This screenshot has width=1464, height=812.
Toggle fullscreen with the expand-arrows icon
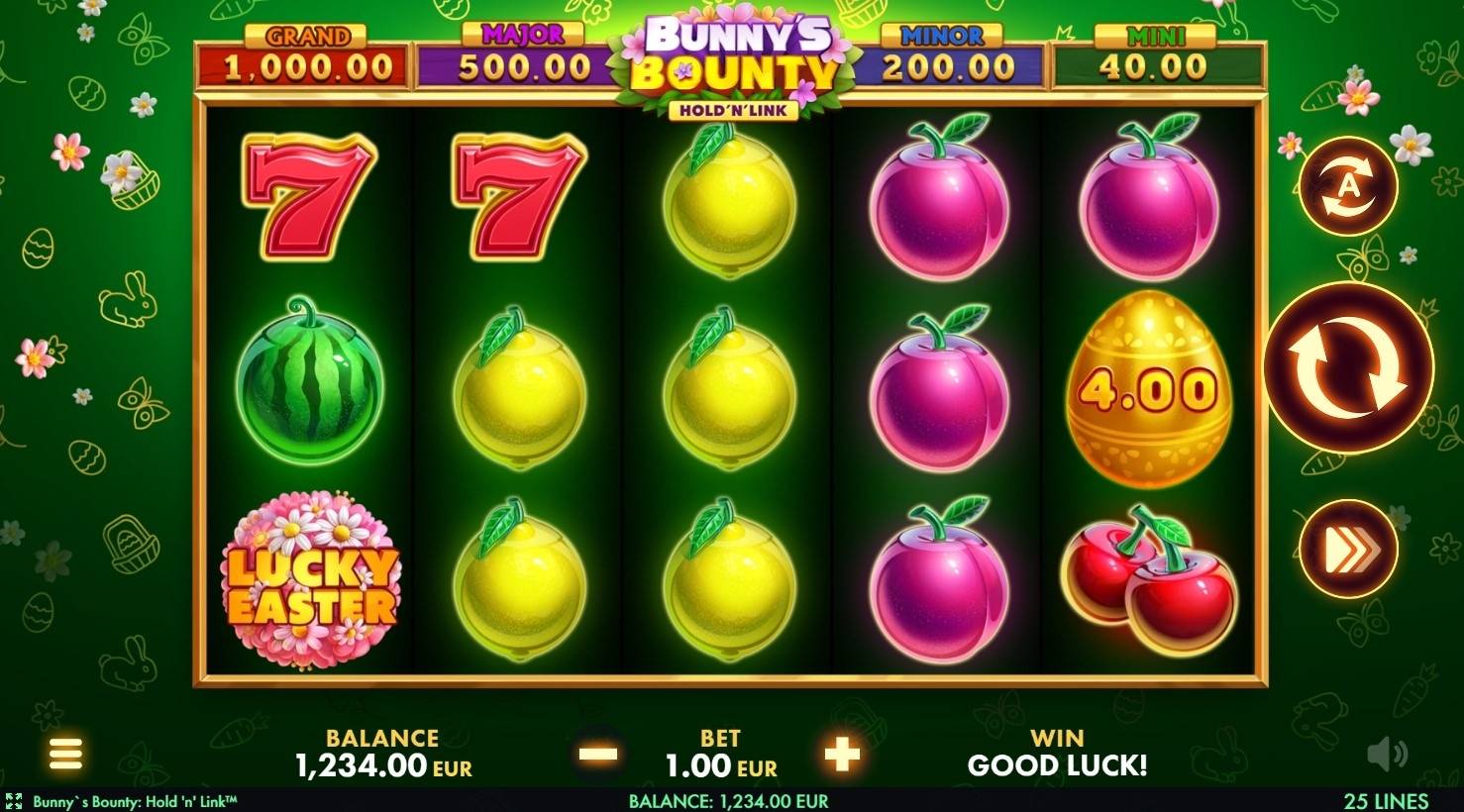click(14, 799)
